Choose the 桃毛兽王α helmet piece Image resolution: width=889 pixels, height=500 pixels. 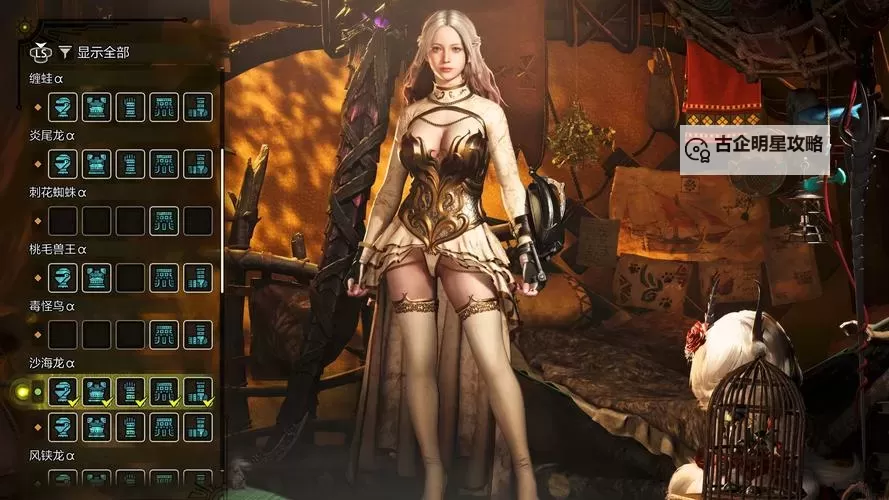(x=63, y=278)
